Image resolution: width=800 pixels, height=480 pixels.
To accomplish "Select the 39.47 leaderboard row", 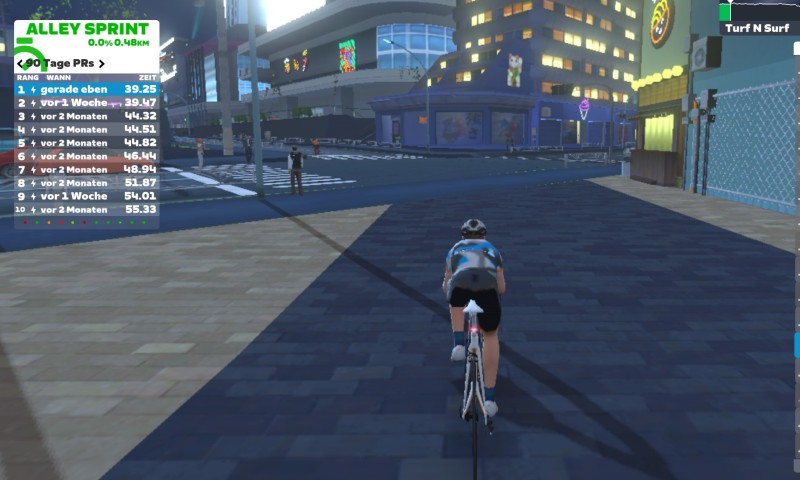I will coord(86,103).
